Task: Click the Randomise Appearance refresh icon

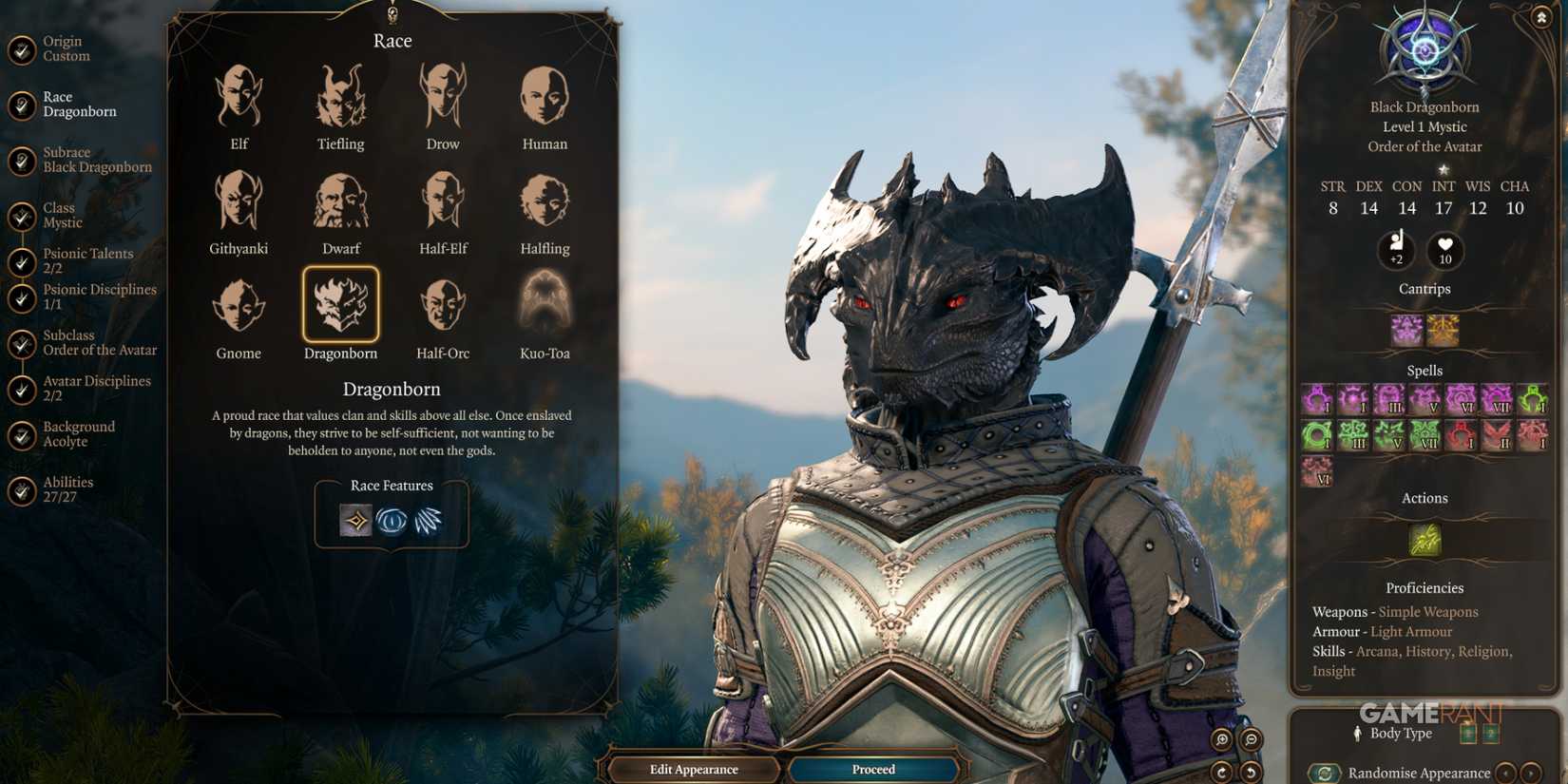Action: click(x=1324, y=772)
